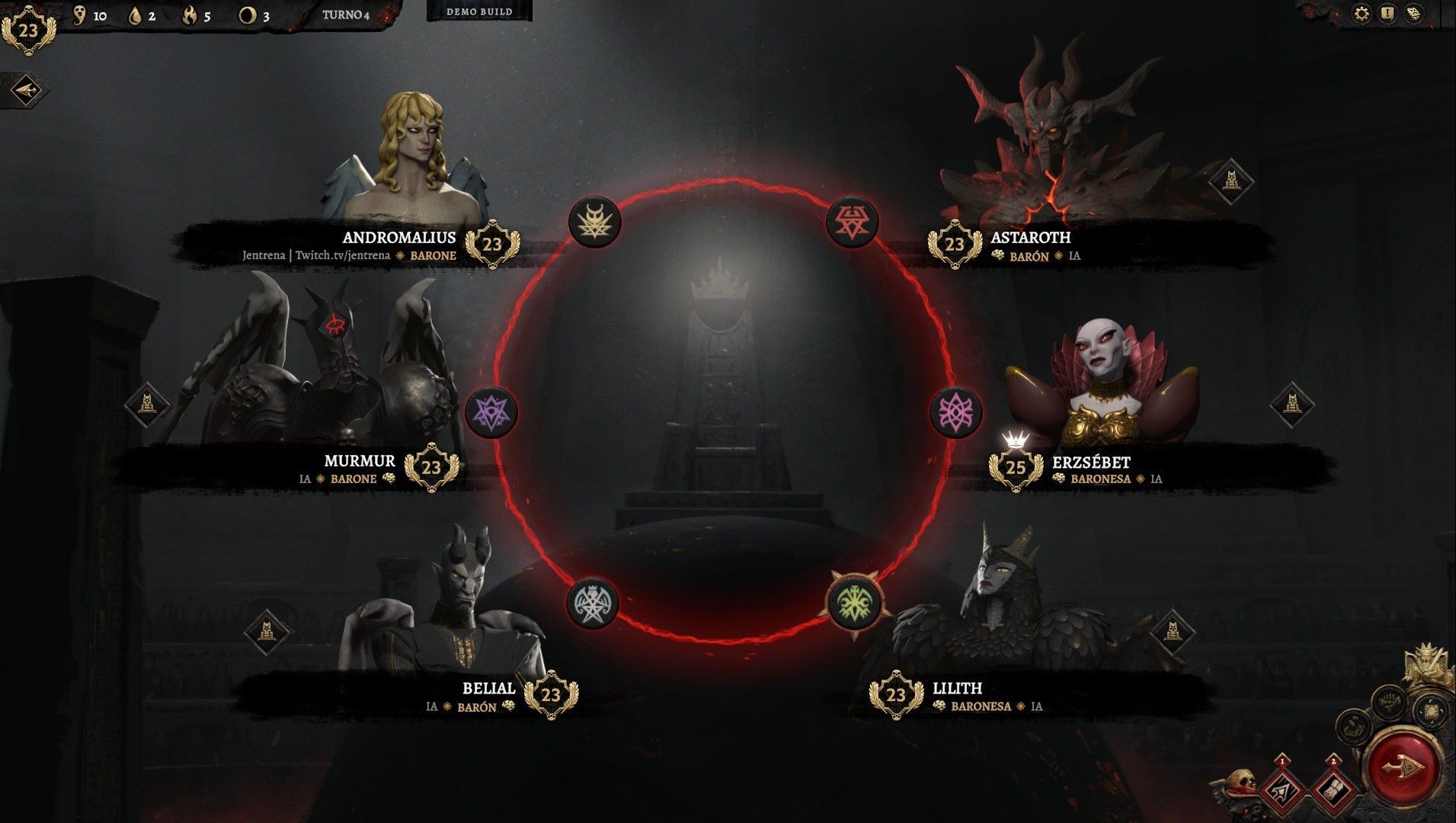This screenshot has width=1456, height=823.
Task: Select Astaroth's red sigil on the ring
Action: [853, 222]
